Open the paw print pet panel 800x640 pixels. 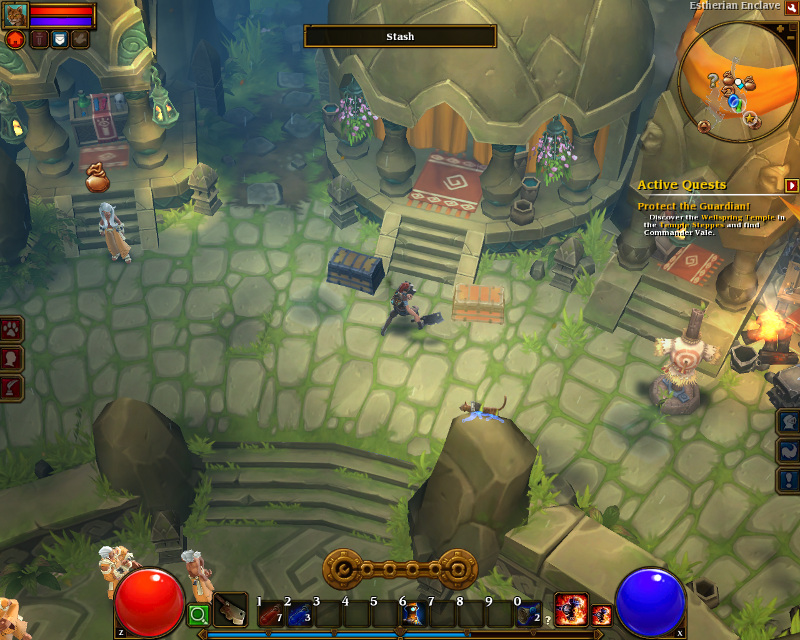pyautogui.click(x=12, y=329)
